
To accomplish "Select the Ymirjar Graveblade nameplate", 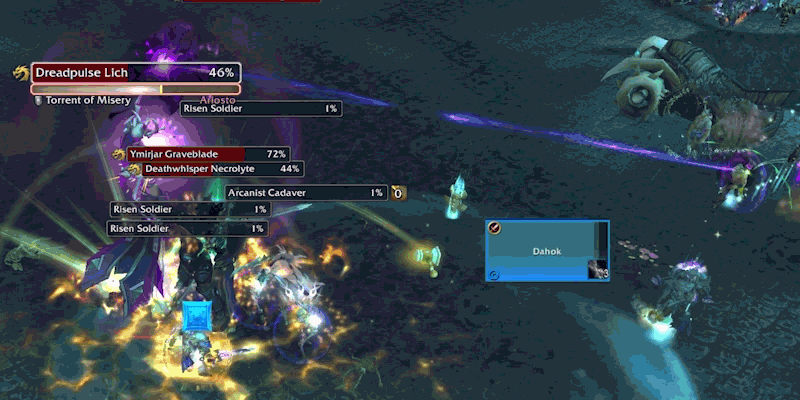I will click(208, 154).
